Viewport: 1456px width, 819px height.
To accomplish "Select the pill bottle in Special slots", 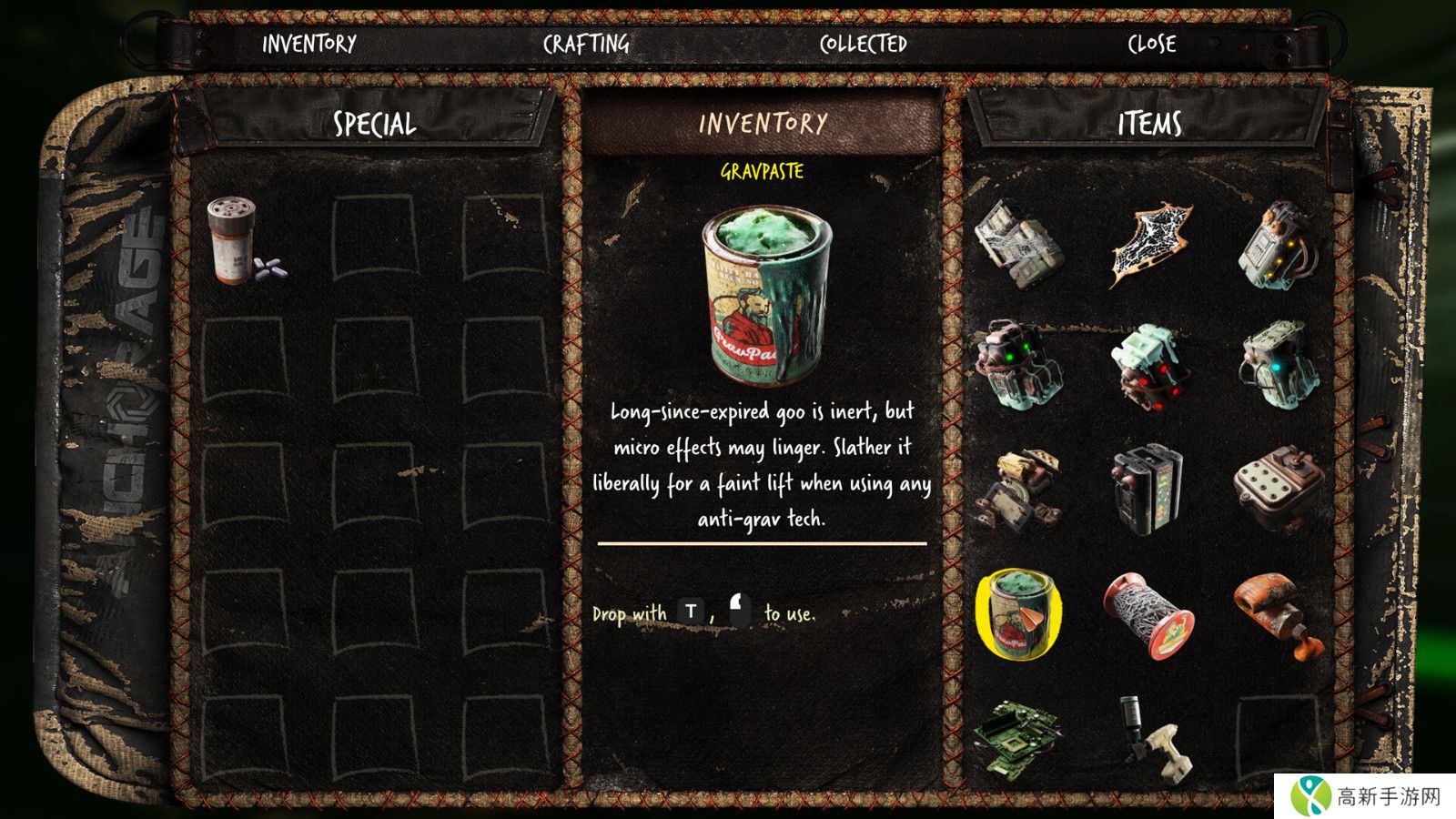I will tap(237, 241).
